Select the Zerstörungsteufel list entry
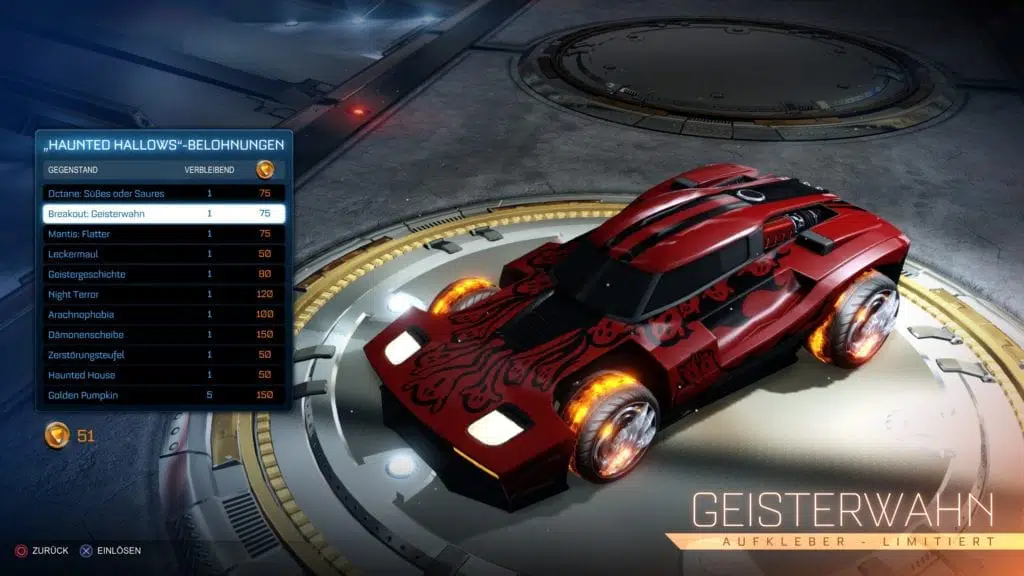The image size is (1024, 576). point(164,355)
